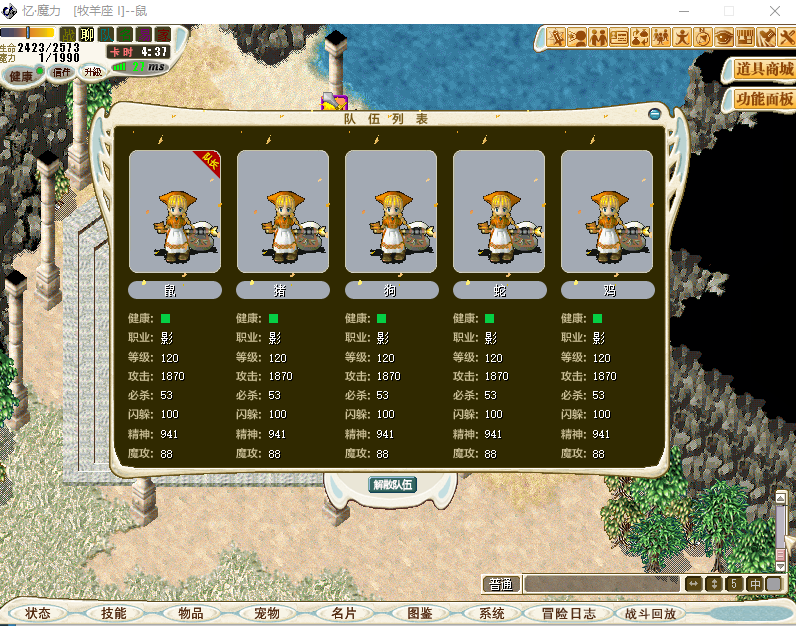The height and width of the screenshot is (626, 796).
Task: Open the 名片 name card menu
Action: (x=342, y=613)
